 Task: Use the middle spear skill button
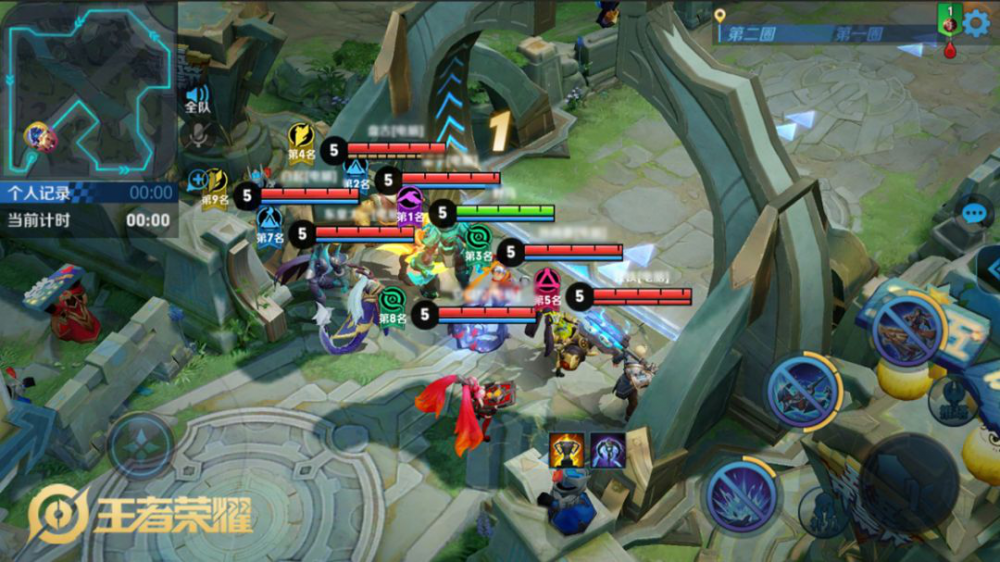[x=803, y=391]
